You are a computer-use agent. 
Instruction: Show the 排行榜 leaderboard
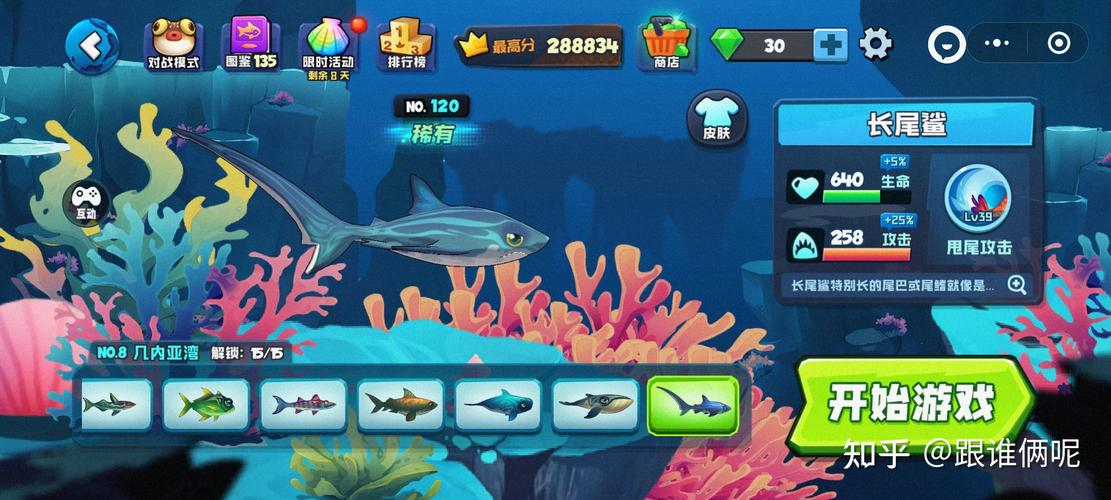[x=407, y=44]
